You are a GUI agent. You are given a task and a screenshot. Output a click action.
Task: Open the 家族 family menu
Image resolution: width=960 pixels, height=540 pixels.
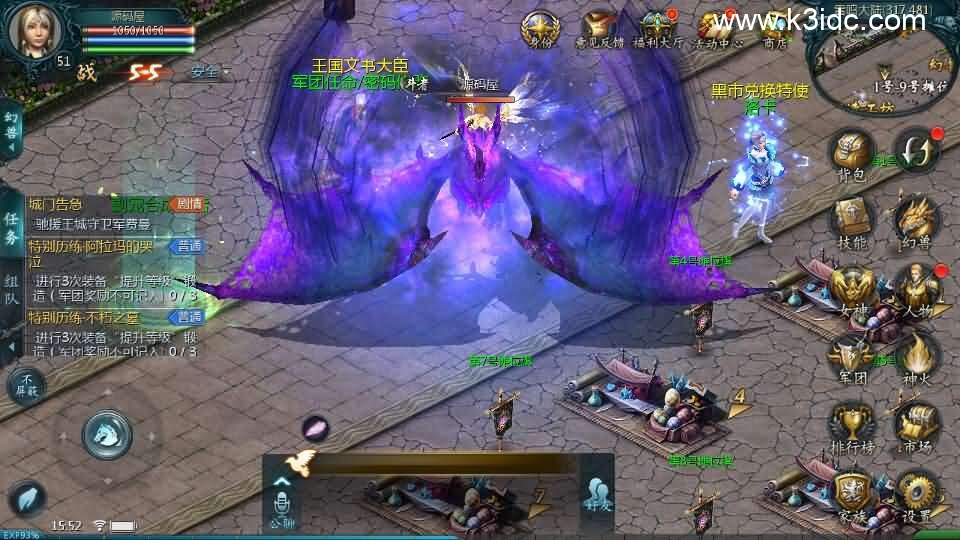pyautogui.click(x=851, y=493)
